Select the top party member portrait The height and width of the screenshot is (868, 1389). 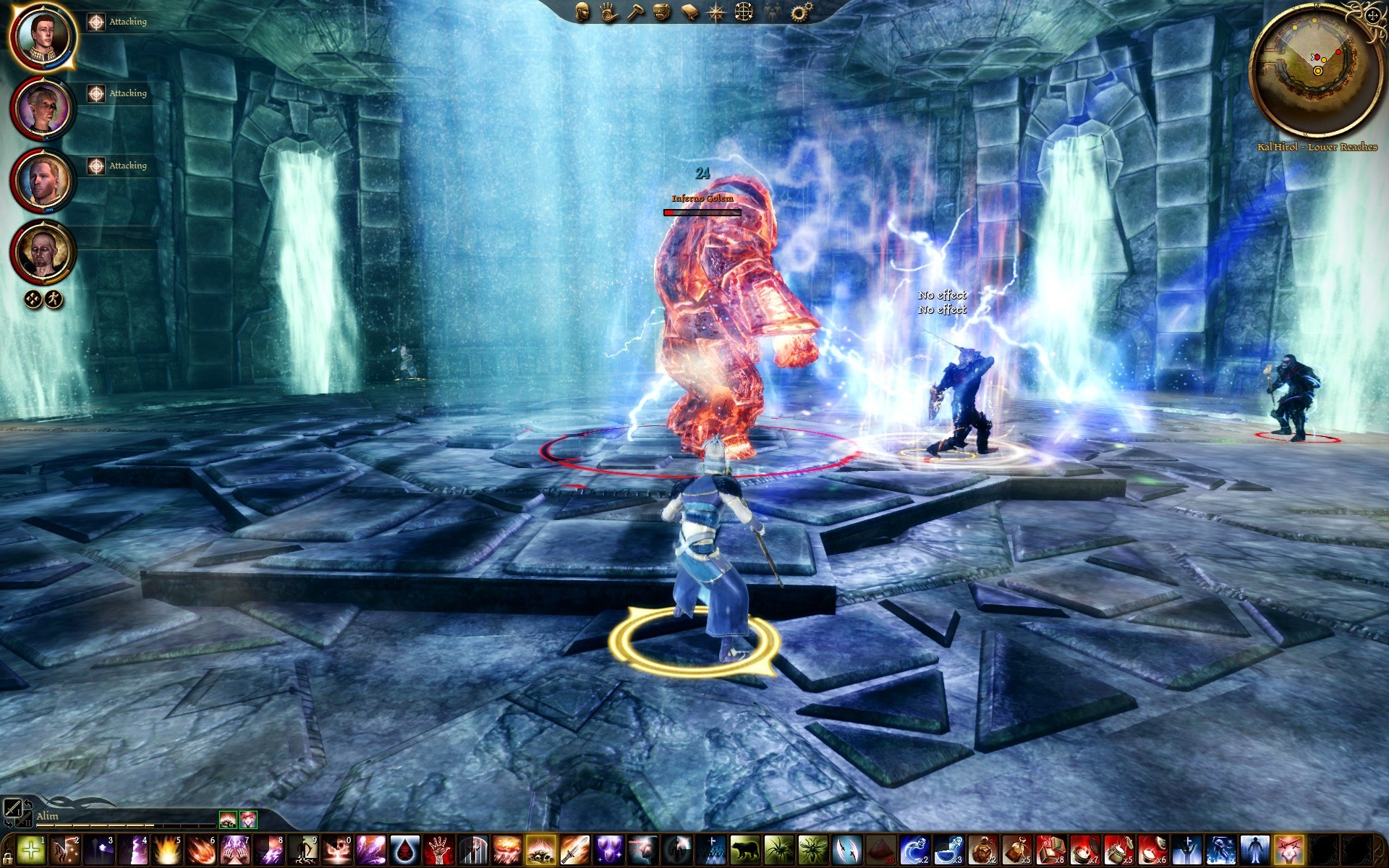tap(43, 35)
